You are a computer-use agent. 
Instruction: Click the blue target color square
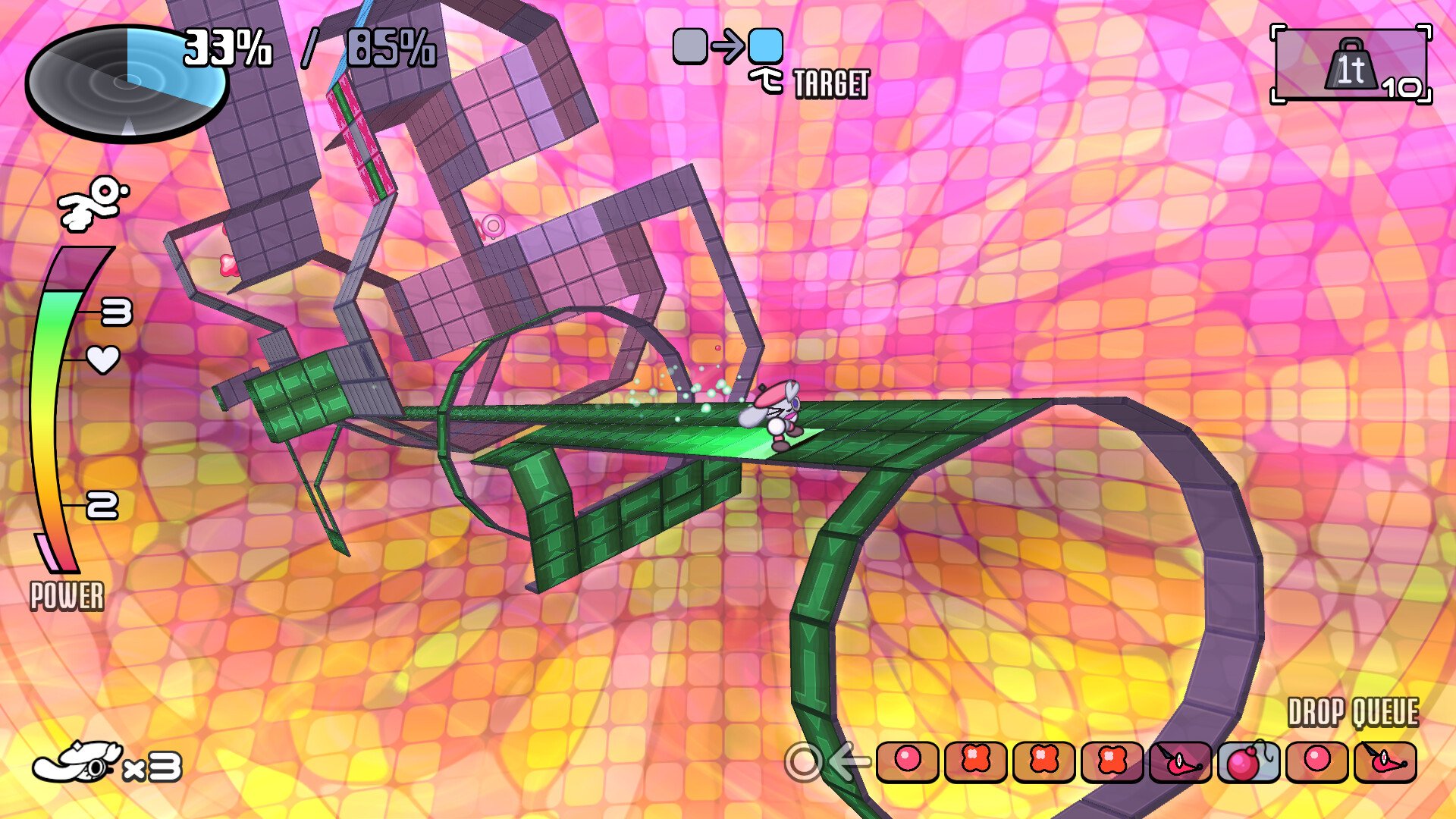click(765, 45)
